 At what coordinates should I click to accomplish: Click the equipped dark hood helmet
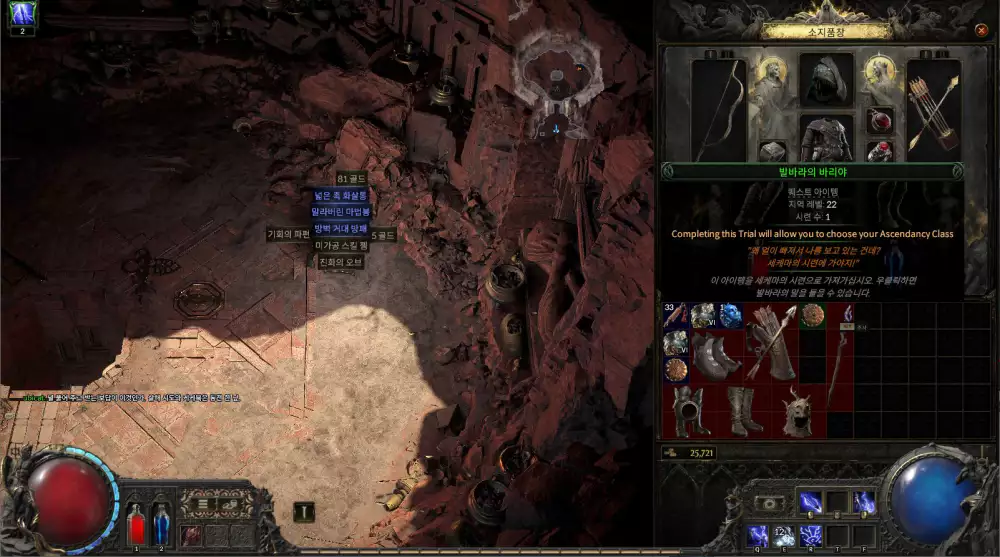(x=826, y=79)
